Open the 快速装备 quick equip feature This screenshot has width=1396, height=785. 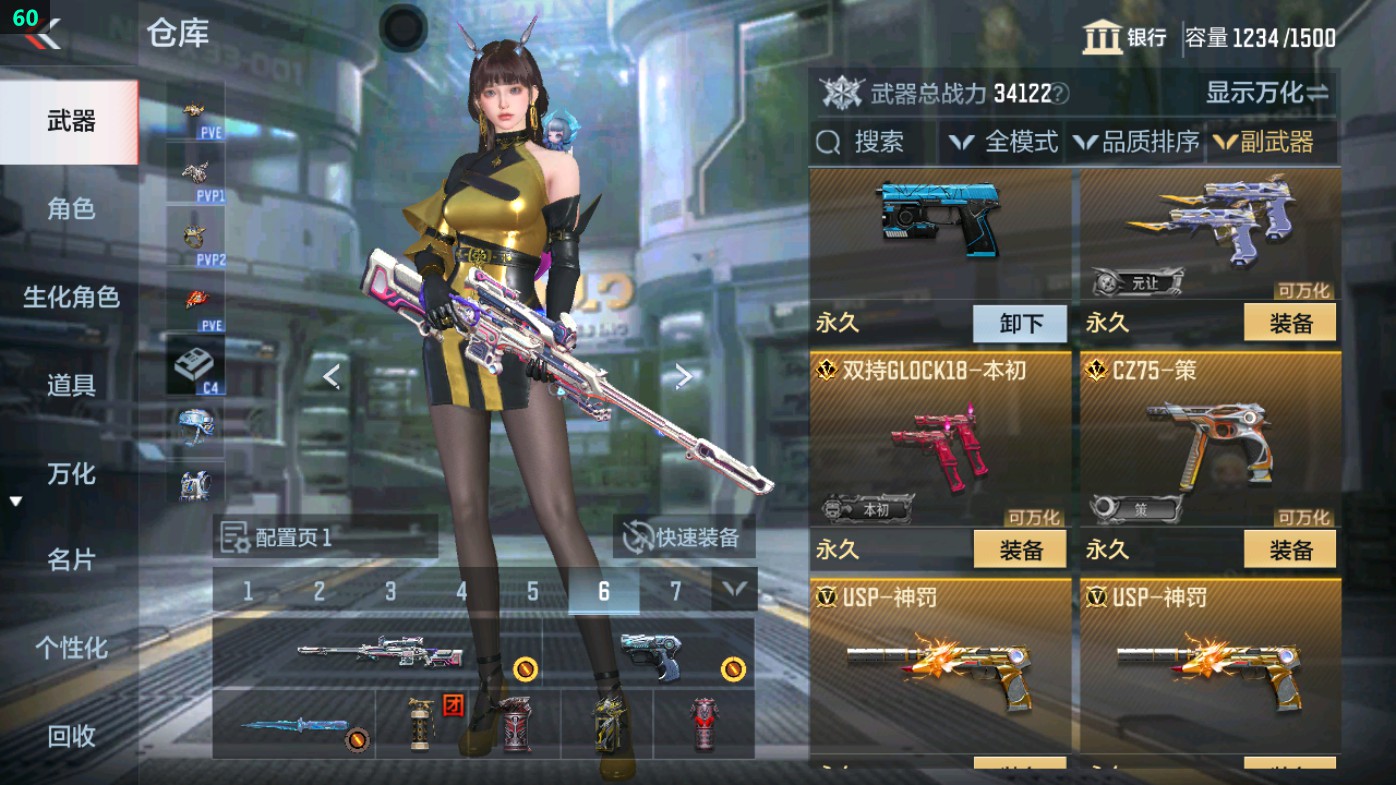point(683,536)
